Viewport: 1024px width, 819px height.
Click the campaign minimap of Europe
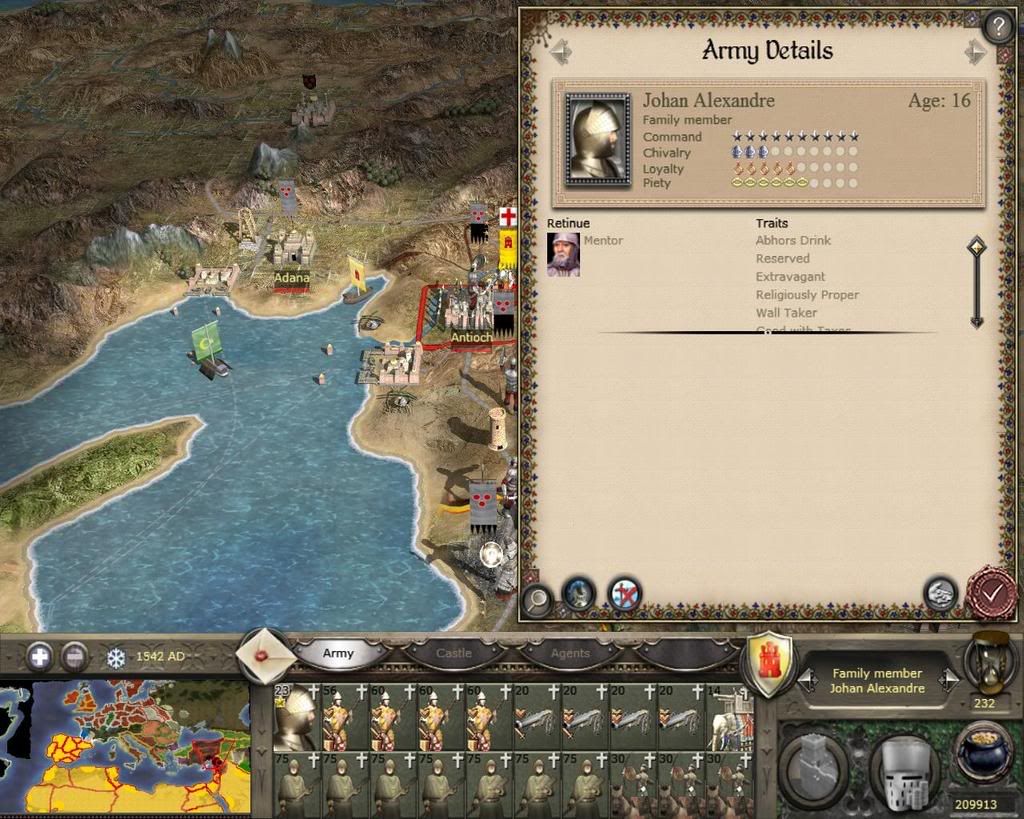[x=125, y=746]
